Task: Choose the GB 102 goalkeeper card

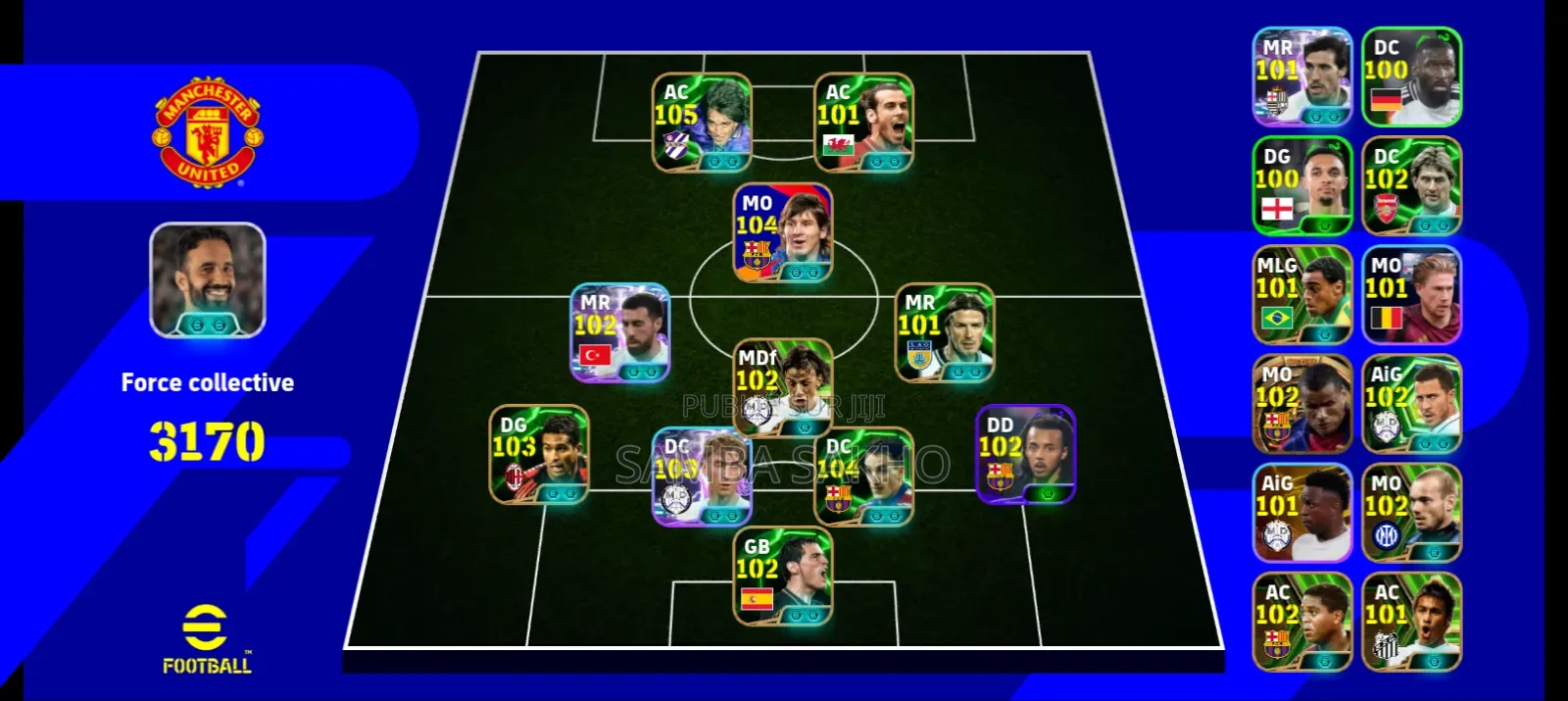Action: click(783, 577)
